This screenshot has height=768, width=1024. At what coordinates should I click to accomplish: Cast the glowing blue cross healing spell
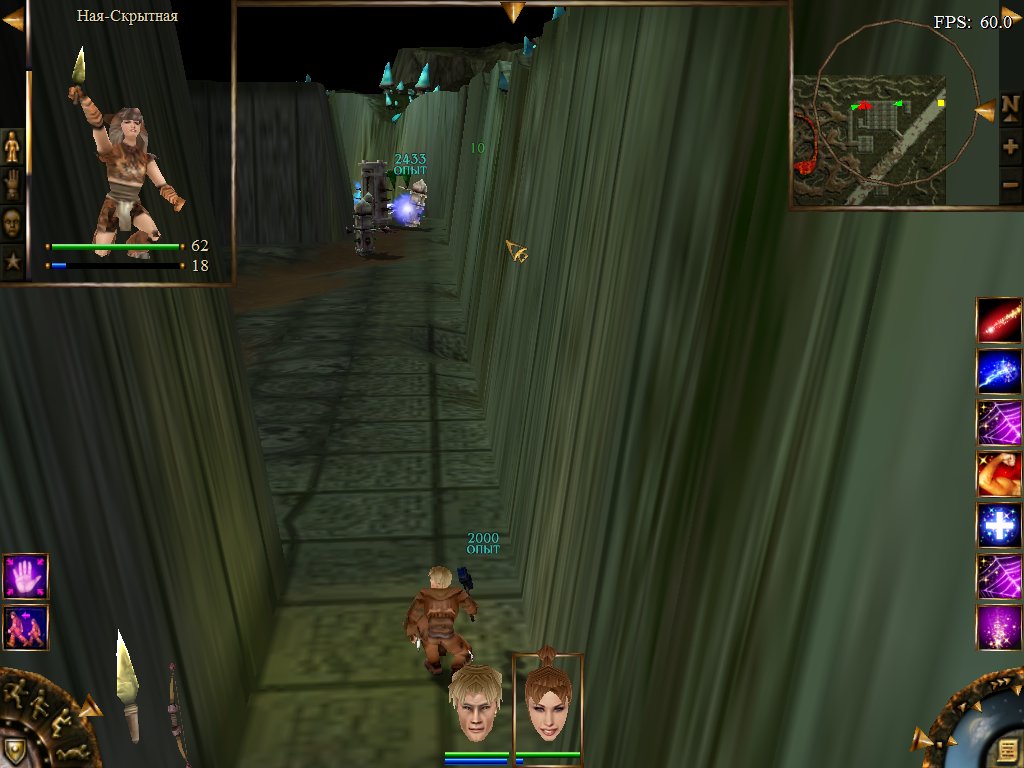(x=999, y=525)
